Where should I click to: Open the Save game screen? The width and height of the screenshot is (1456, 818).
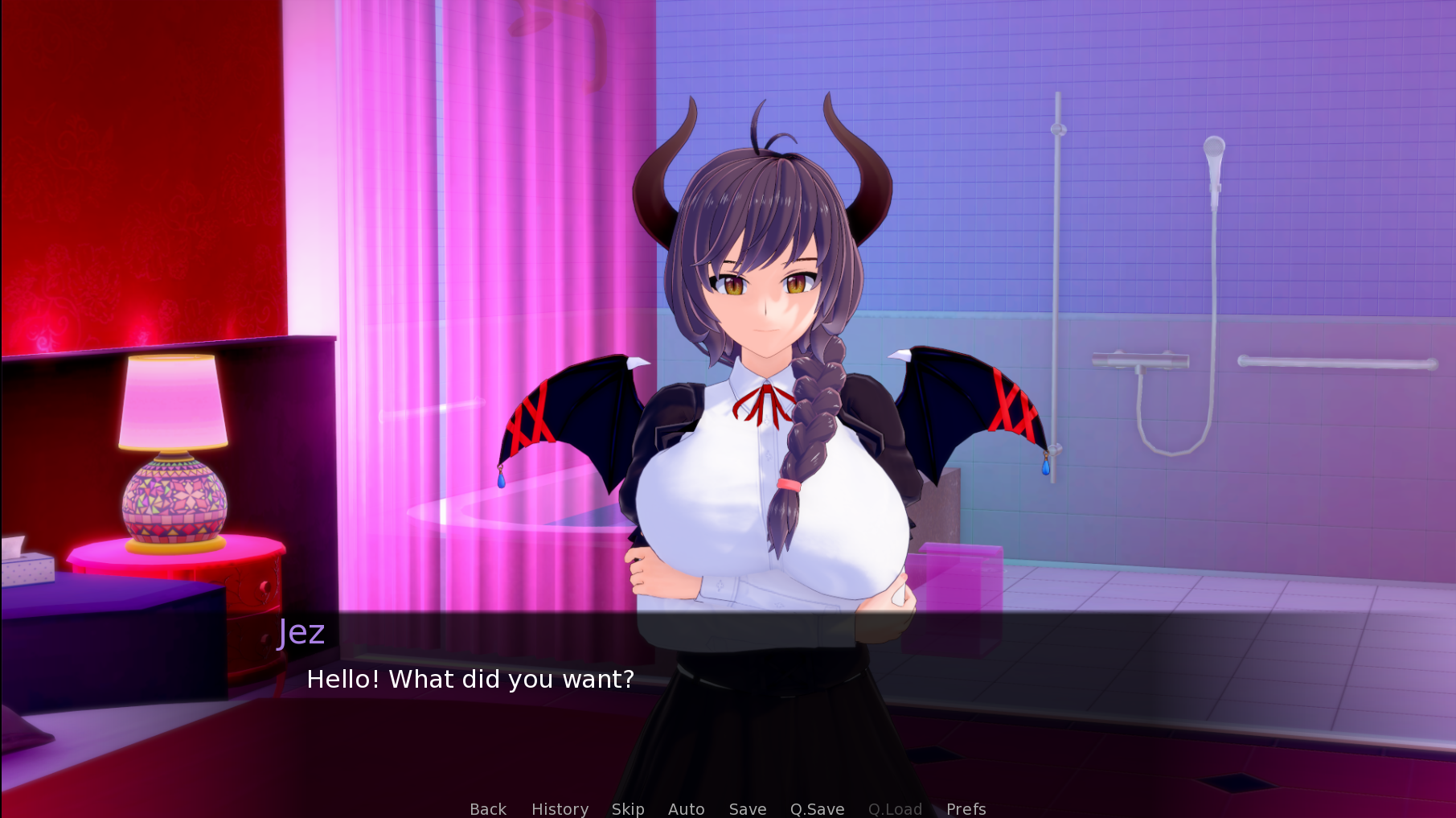(748, 808)
